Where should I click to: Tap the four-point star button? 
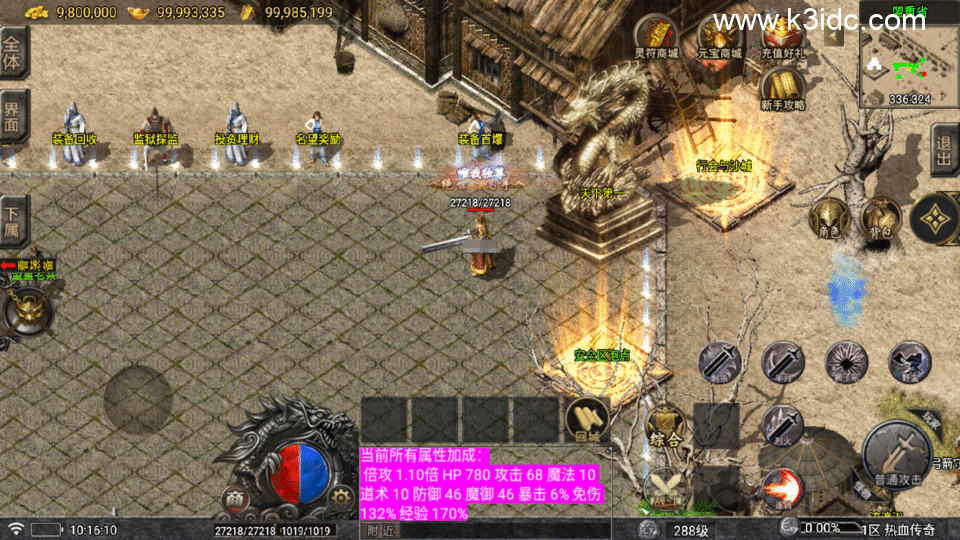point(936,217)
